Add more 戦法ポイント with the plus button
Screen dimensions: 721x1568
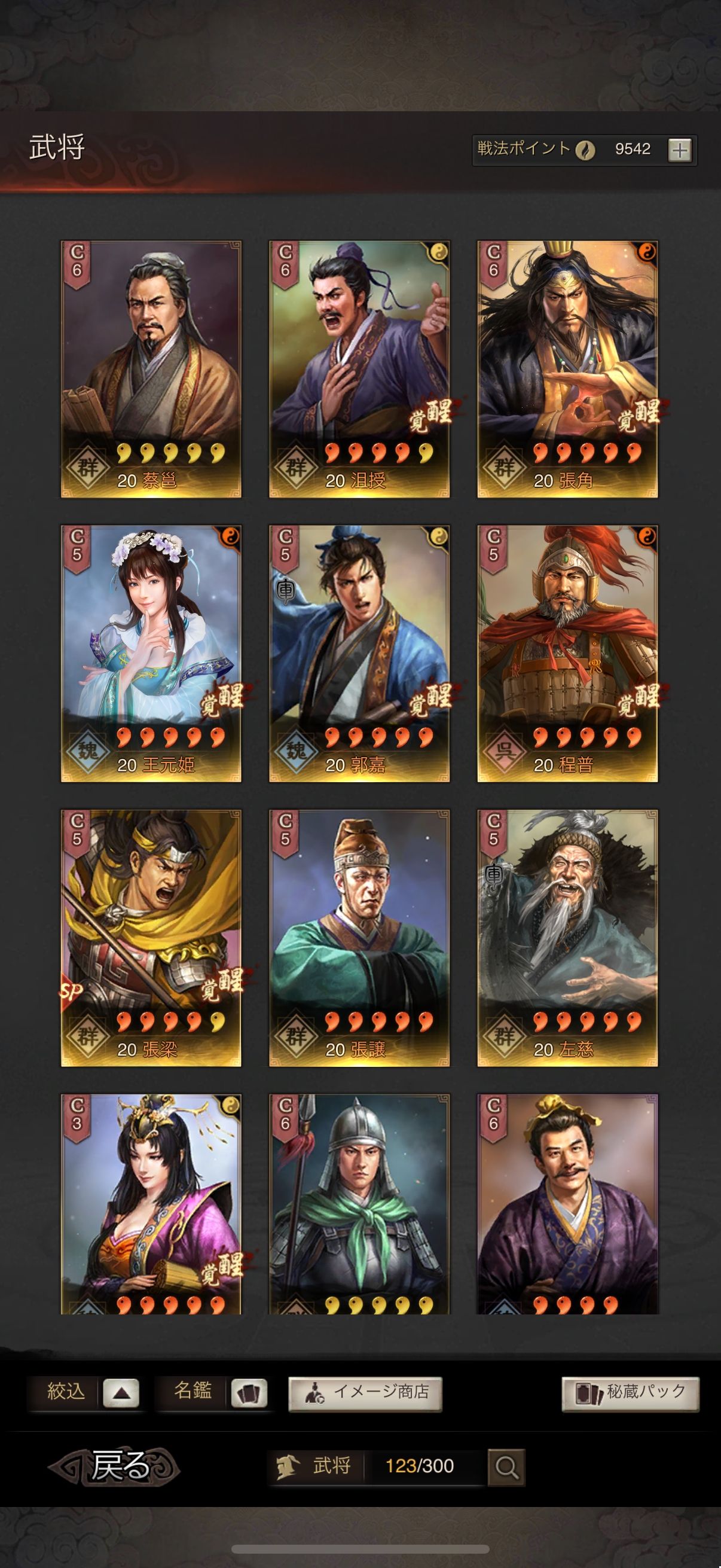tap(679, 150)
